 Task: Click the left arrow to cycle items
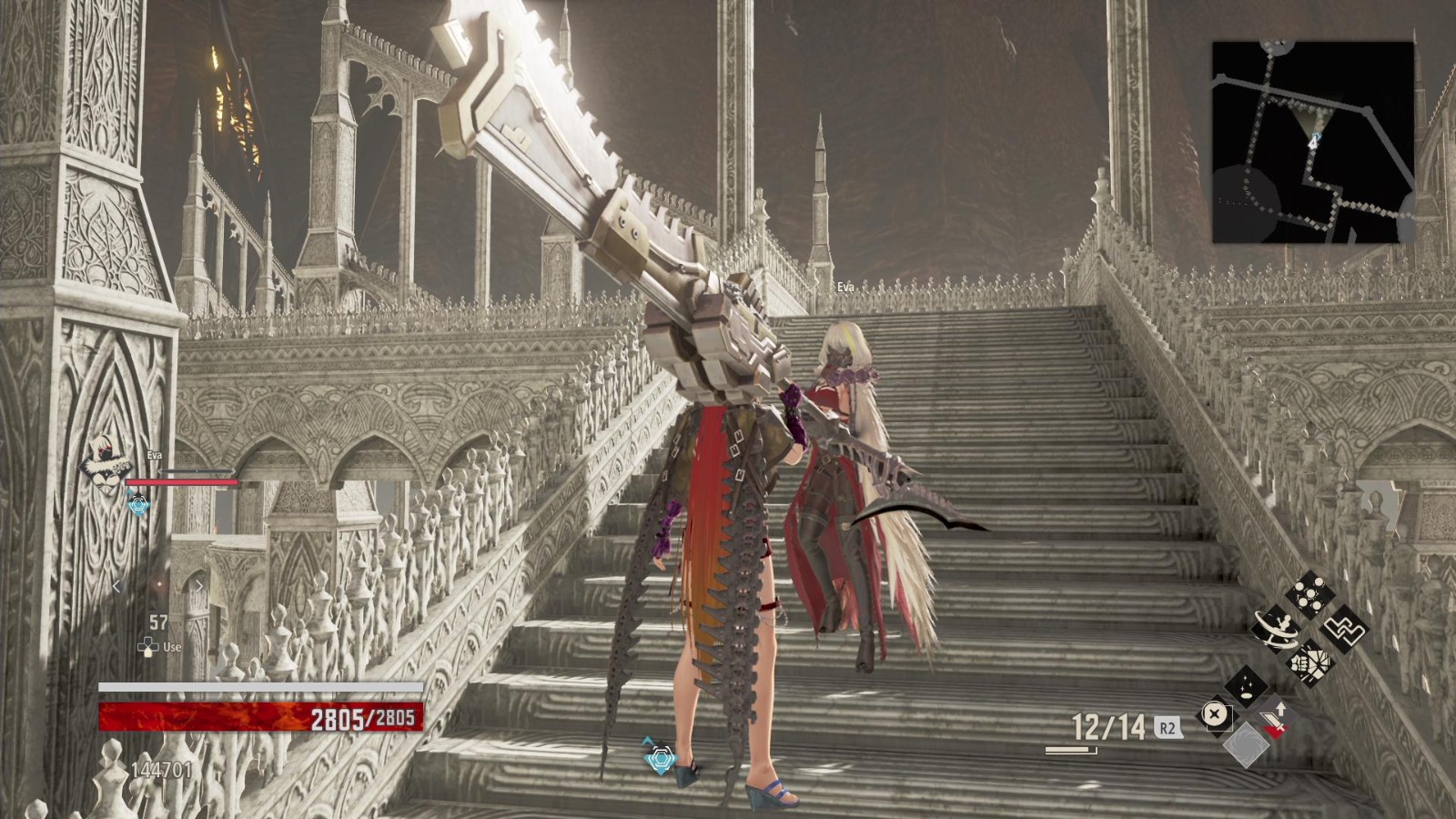coord(116,586)
